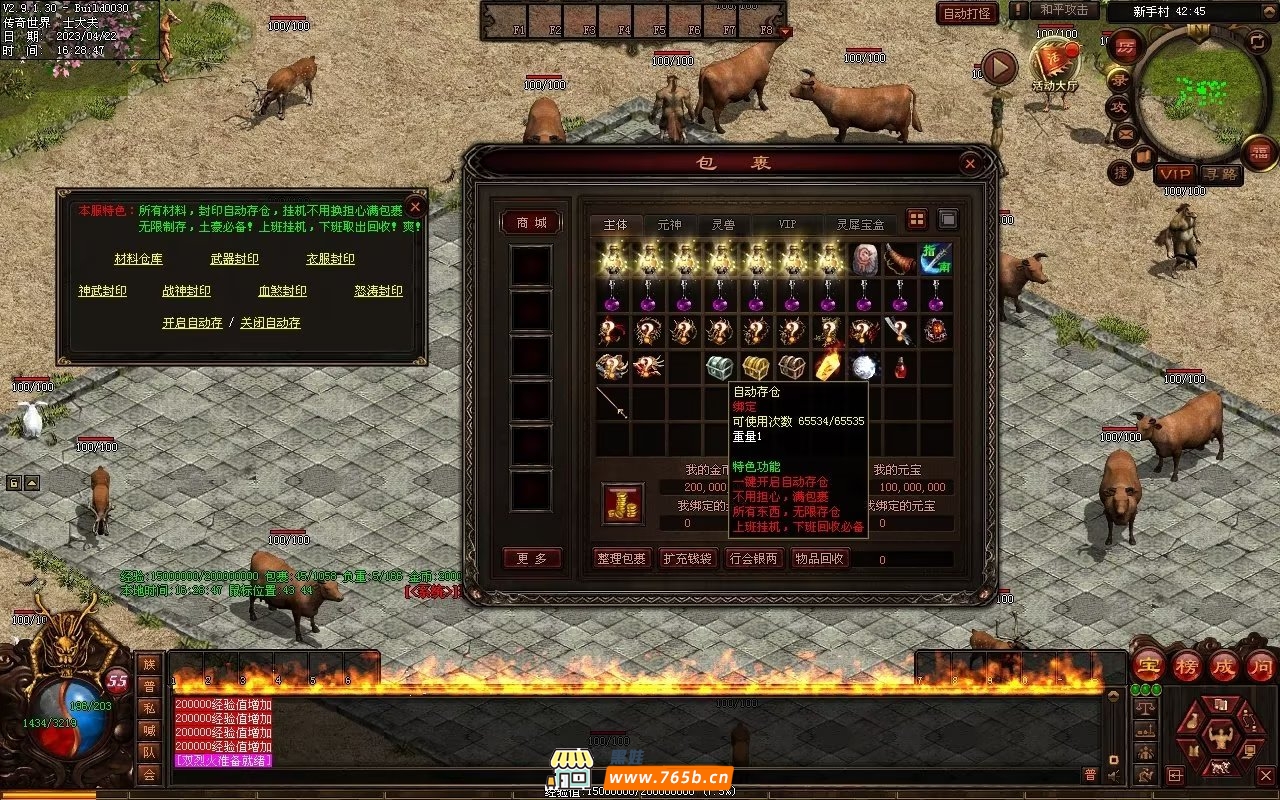Click the 武器封印 link

234,259
